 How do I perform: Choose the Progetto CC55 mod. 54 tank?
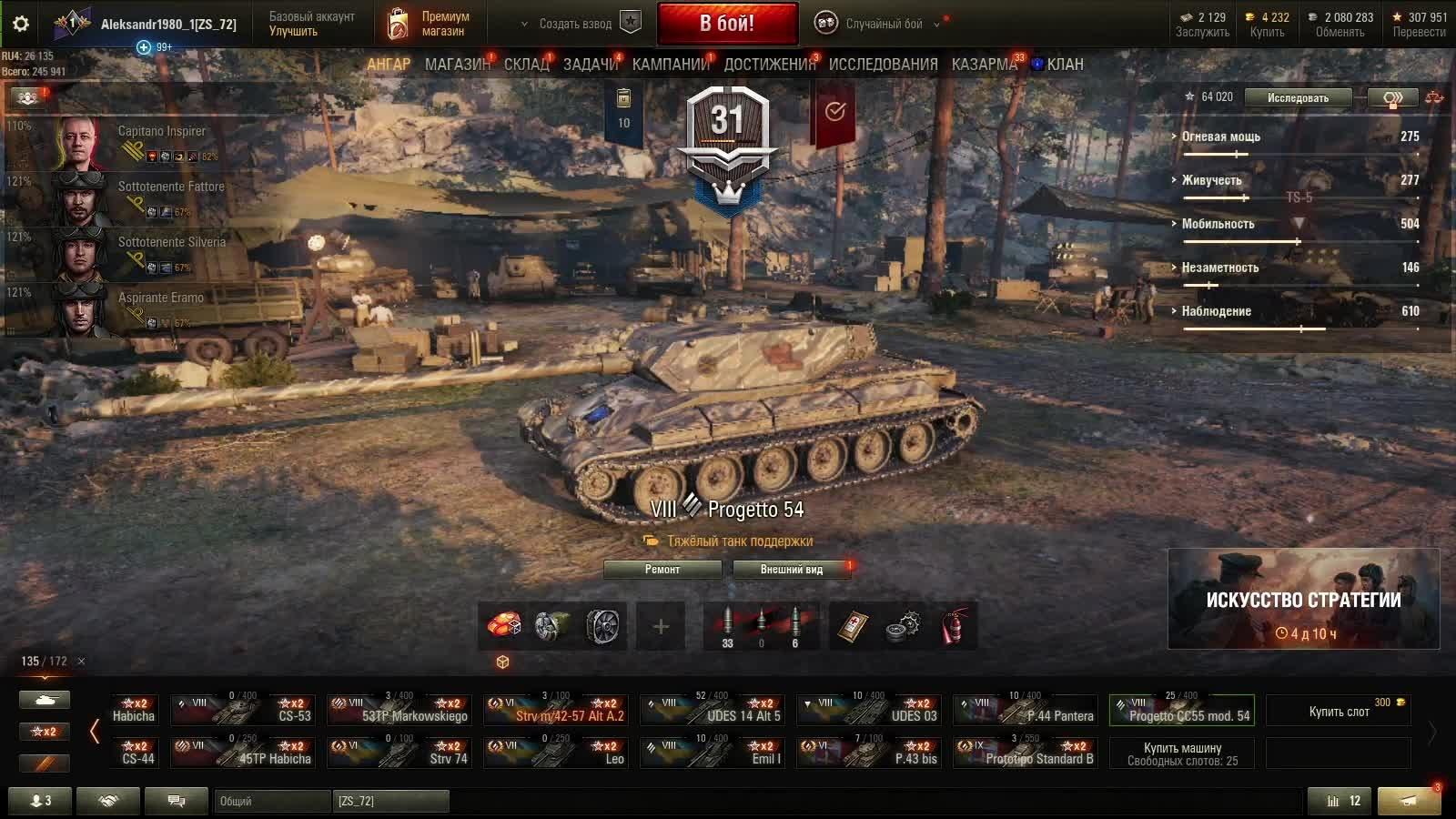[1181, 710]
